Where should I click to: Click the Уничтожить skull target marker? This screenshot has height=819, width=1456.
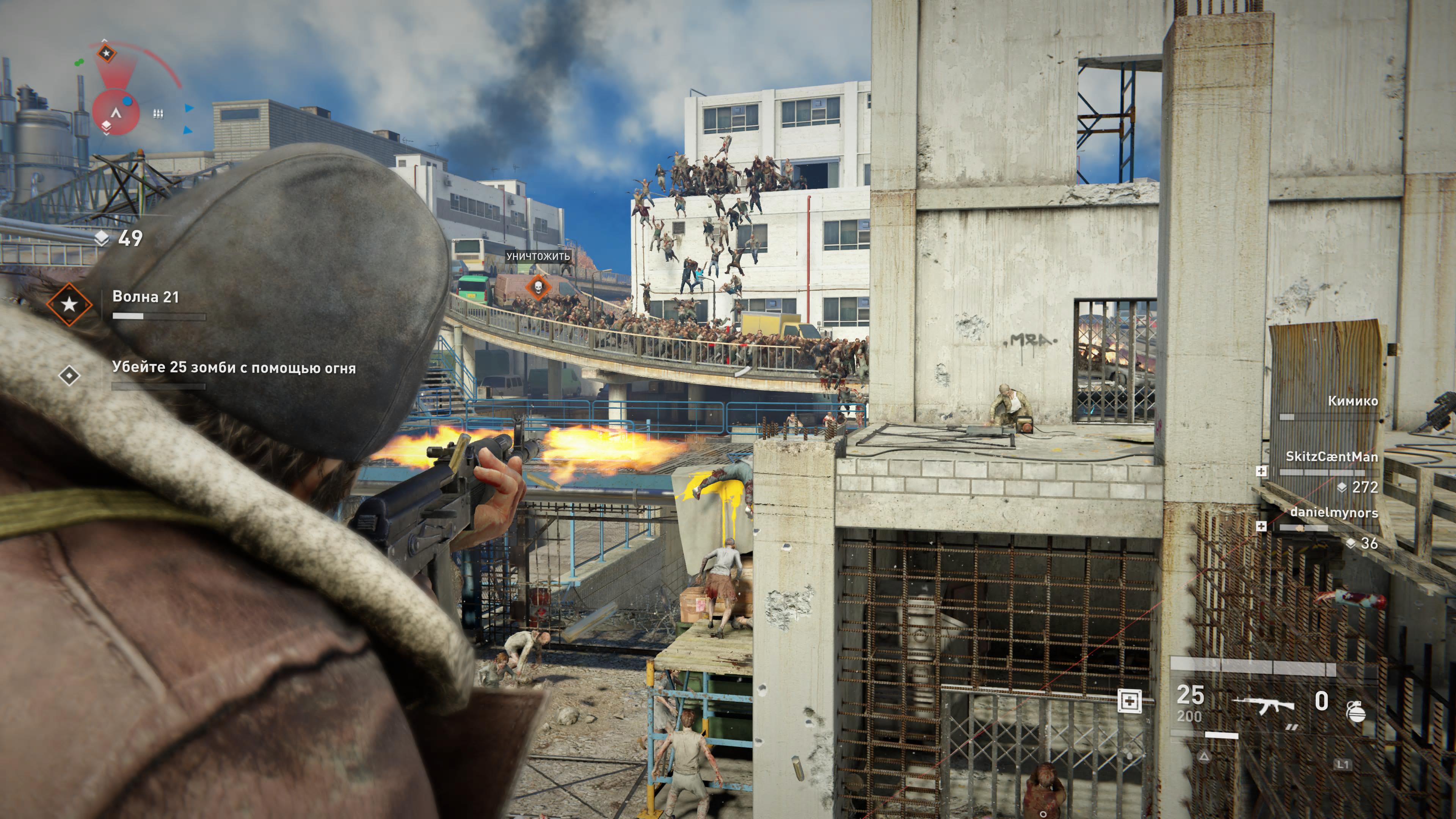click(538, 287)
